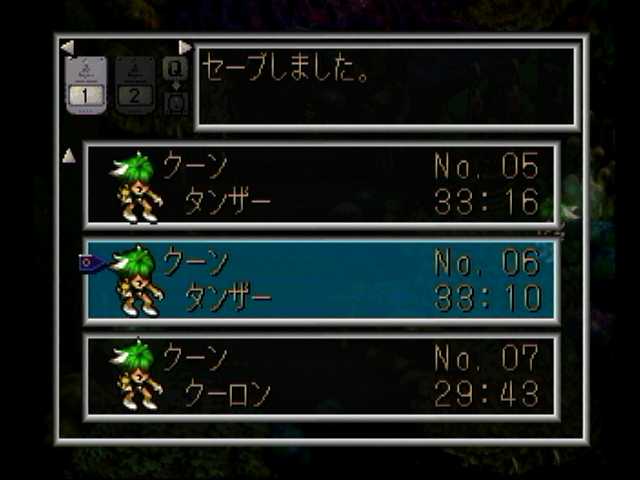Select memory card slot 1
640x480 pixels.
point(86,85)
